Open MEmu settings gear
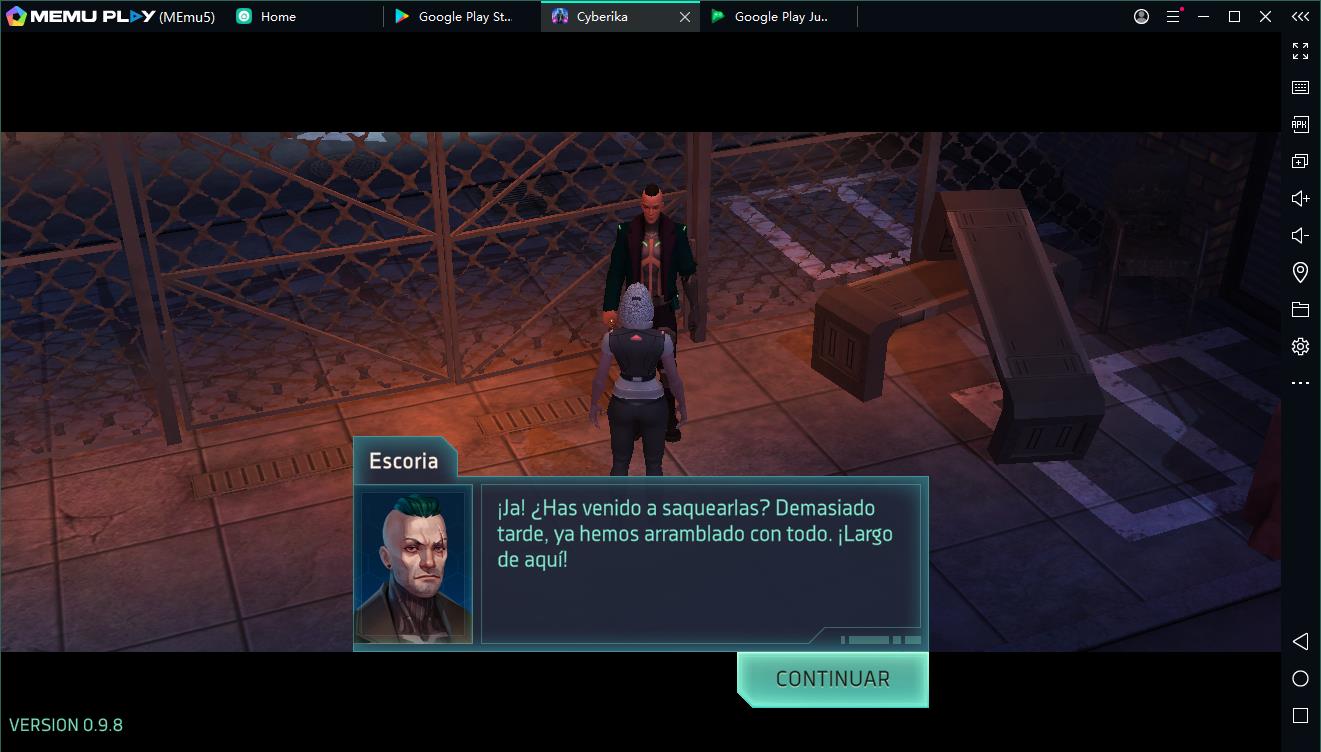Screen dimensions: 1321x752 (x=1300, y=345)
